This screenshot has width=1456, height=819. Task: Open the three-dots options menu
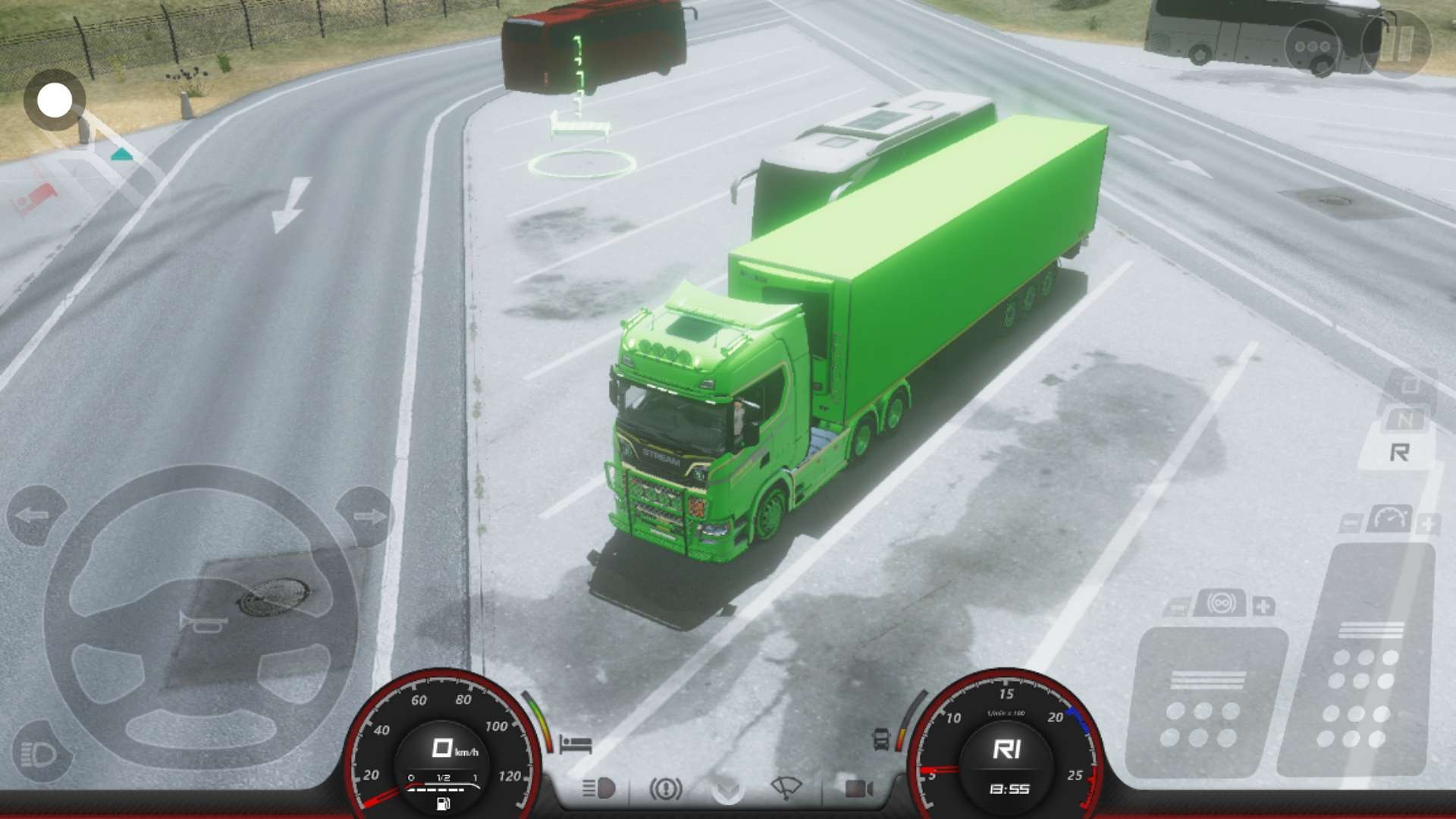point(1313,46)
